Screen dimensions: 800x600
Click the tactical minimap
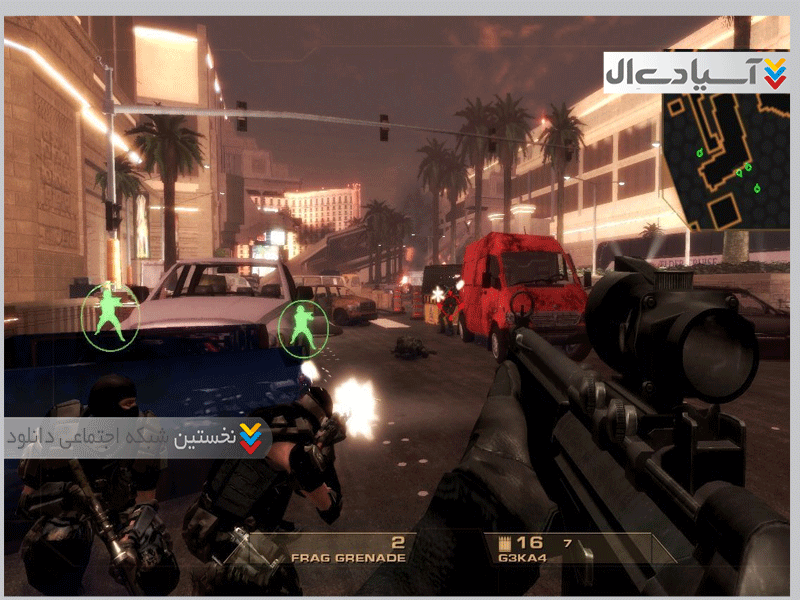pyautogui.click(x=725, y=160)
